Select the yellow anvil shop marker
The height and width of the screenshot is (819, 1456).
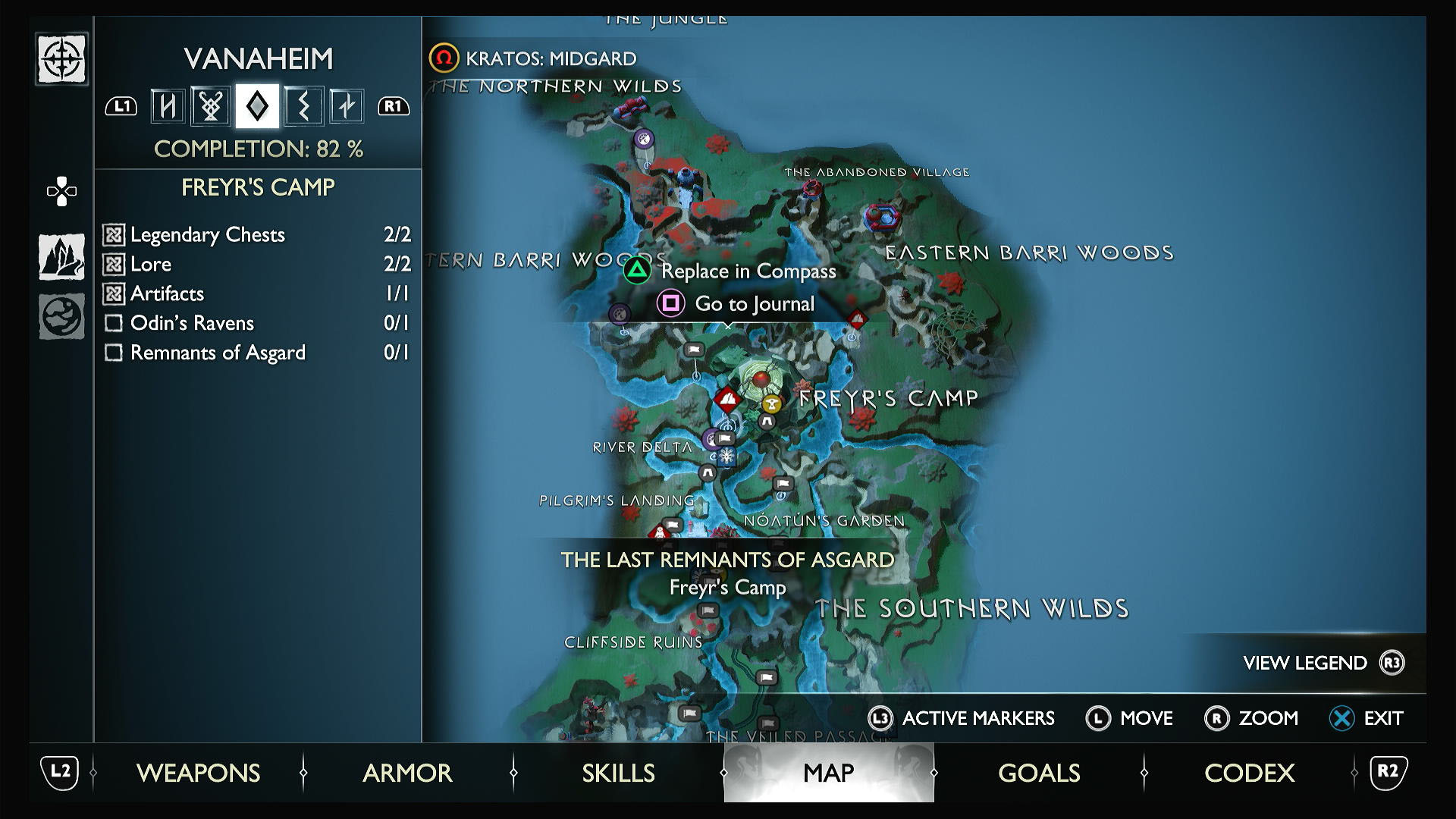772,403
